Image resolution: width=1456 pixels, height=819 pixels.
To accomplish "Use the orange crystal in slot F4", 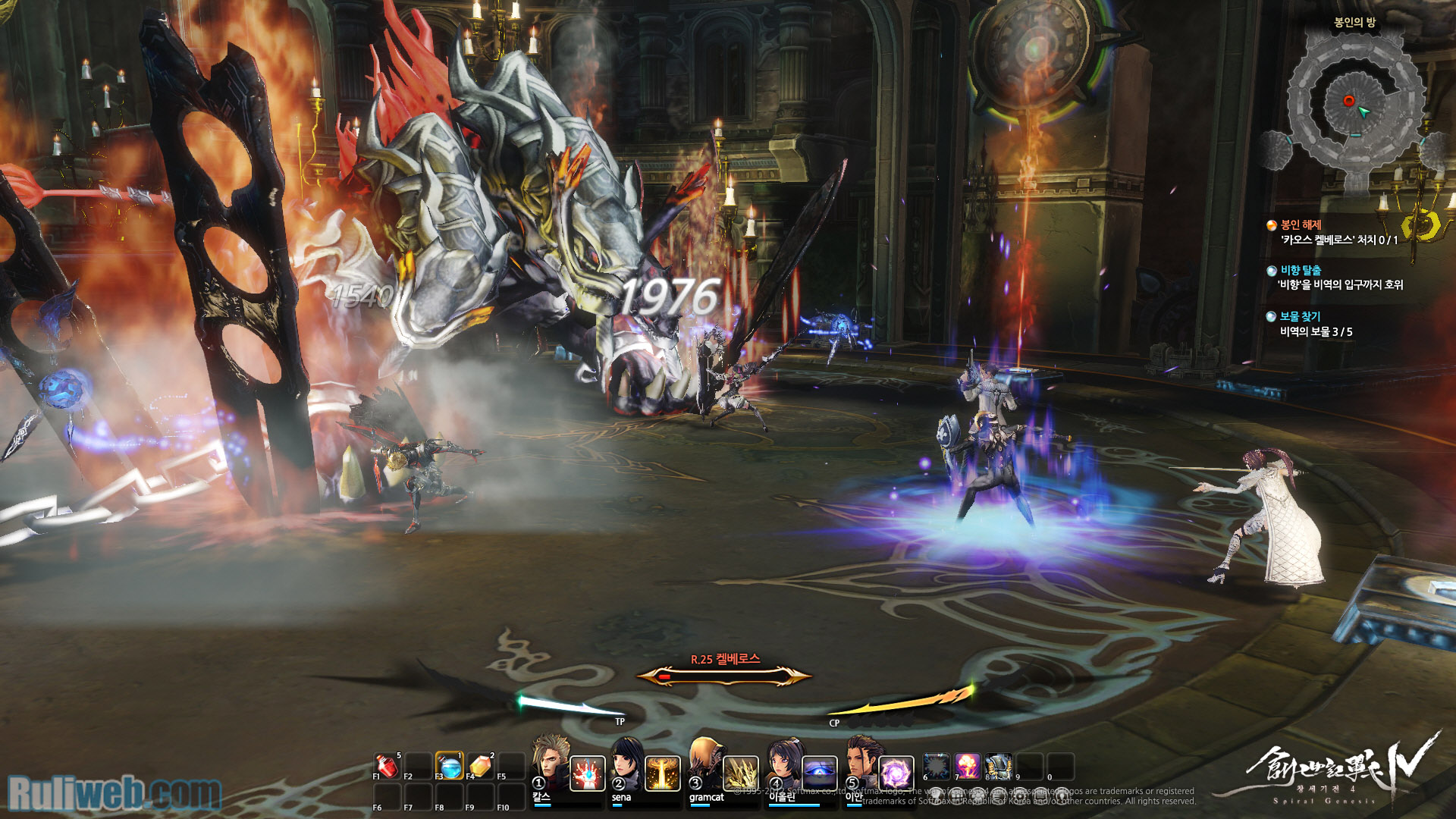I will tap(481, 766).
